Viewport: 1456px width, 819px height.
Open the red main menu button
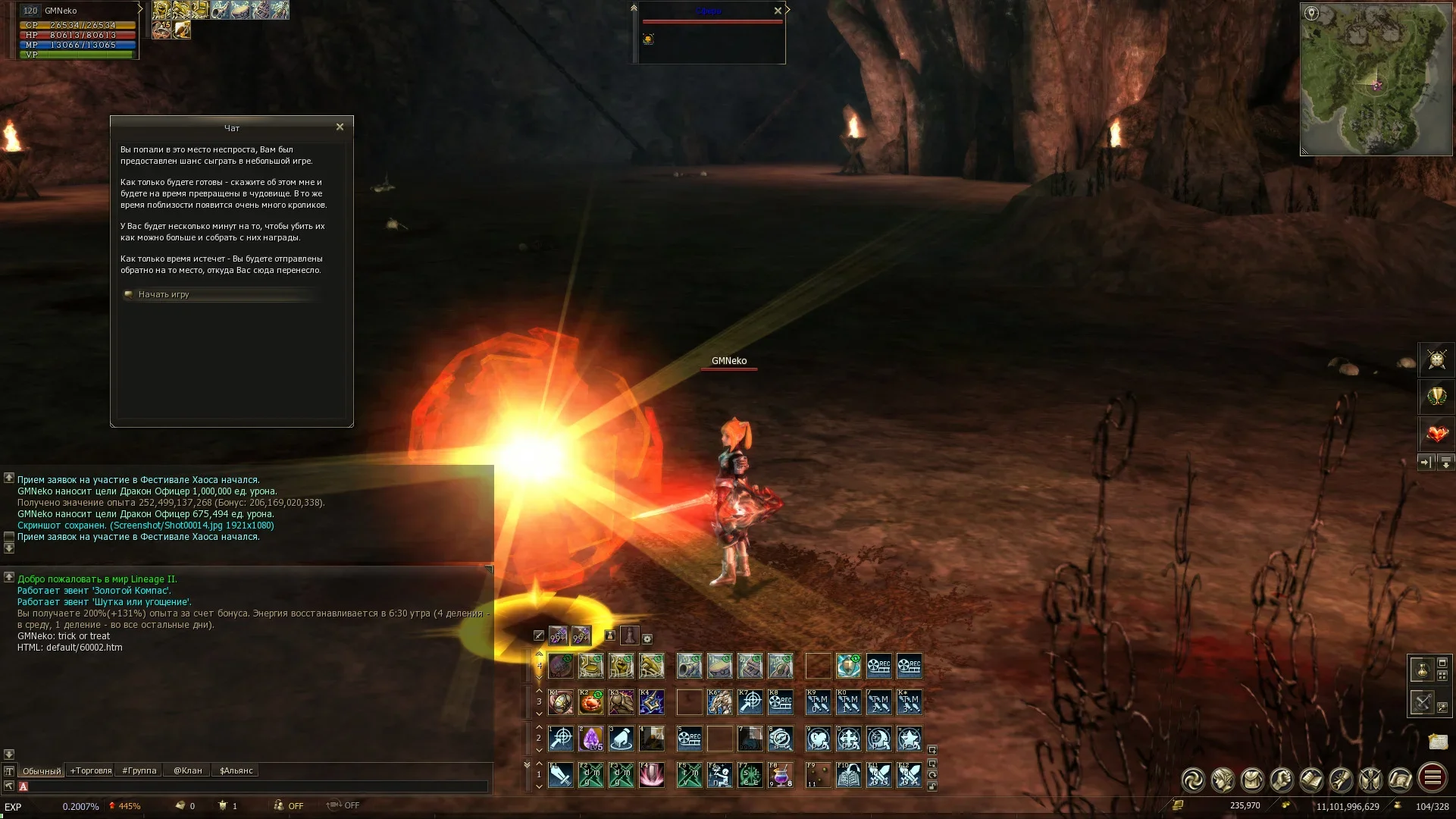pyautogui.click(x=1432, y=778)
